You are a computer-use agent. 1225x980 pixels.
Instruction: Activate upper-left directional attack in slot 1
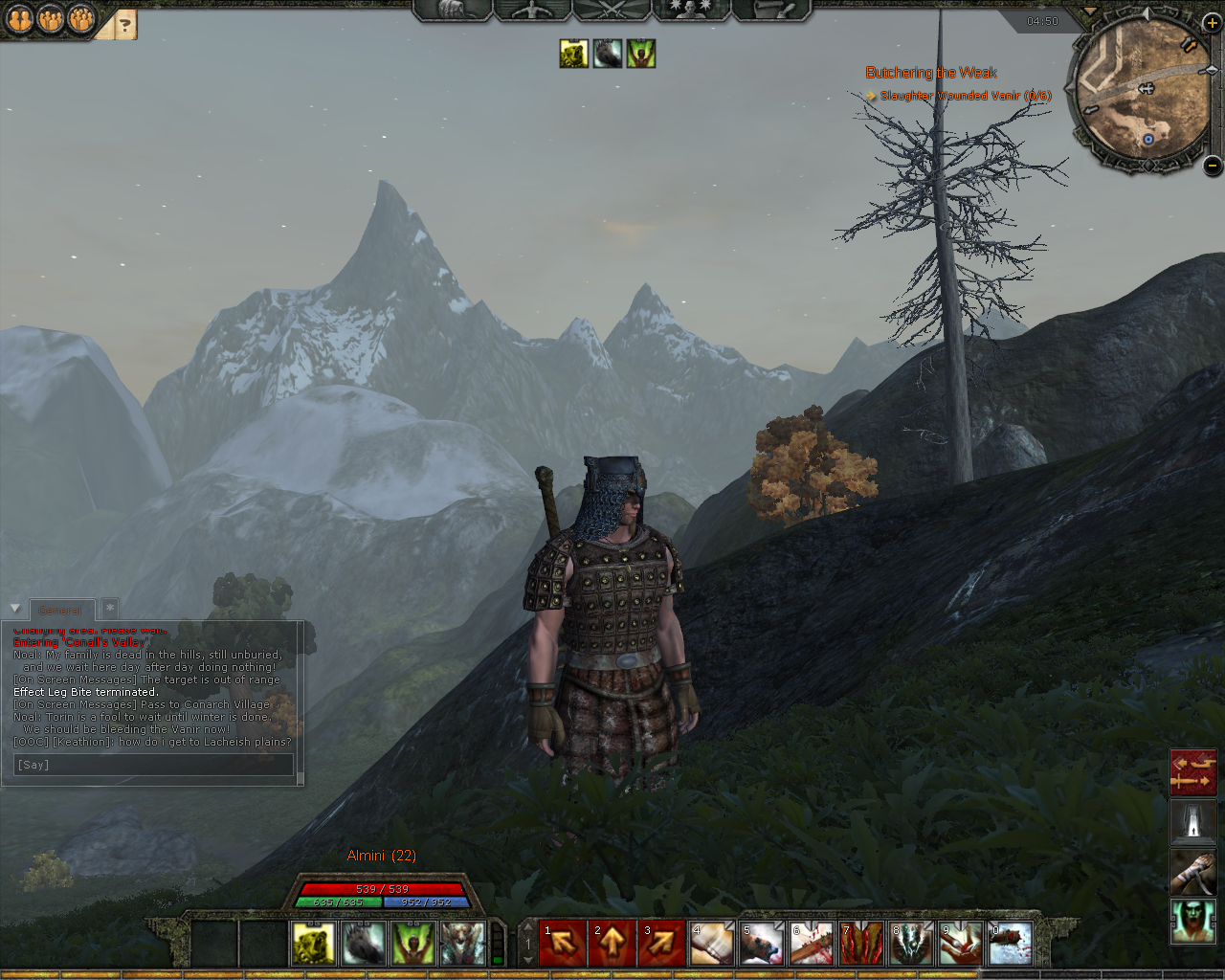coord(563,944)
